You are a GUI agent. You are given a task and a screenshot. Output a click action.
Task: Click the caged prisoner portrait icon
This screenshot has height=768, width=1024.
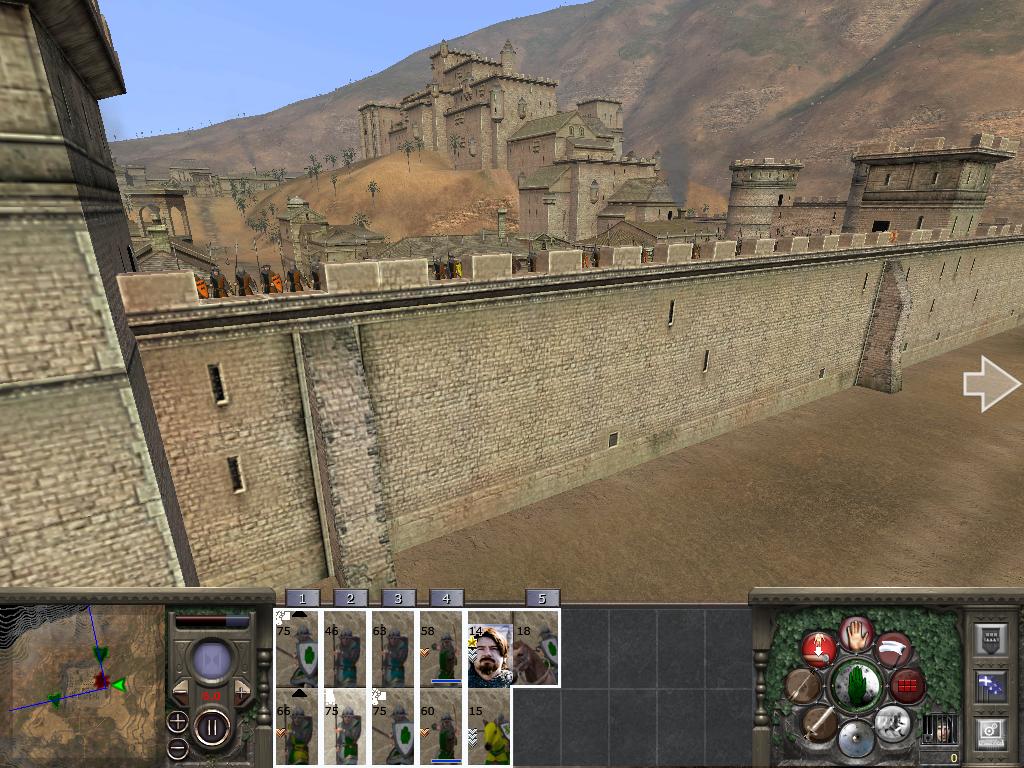[937, 728]
